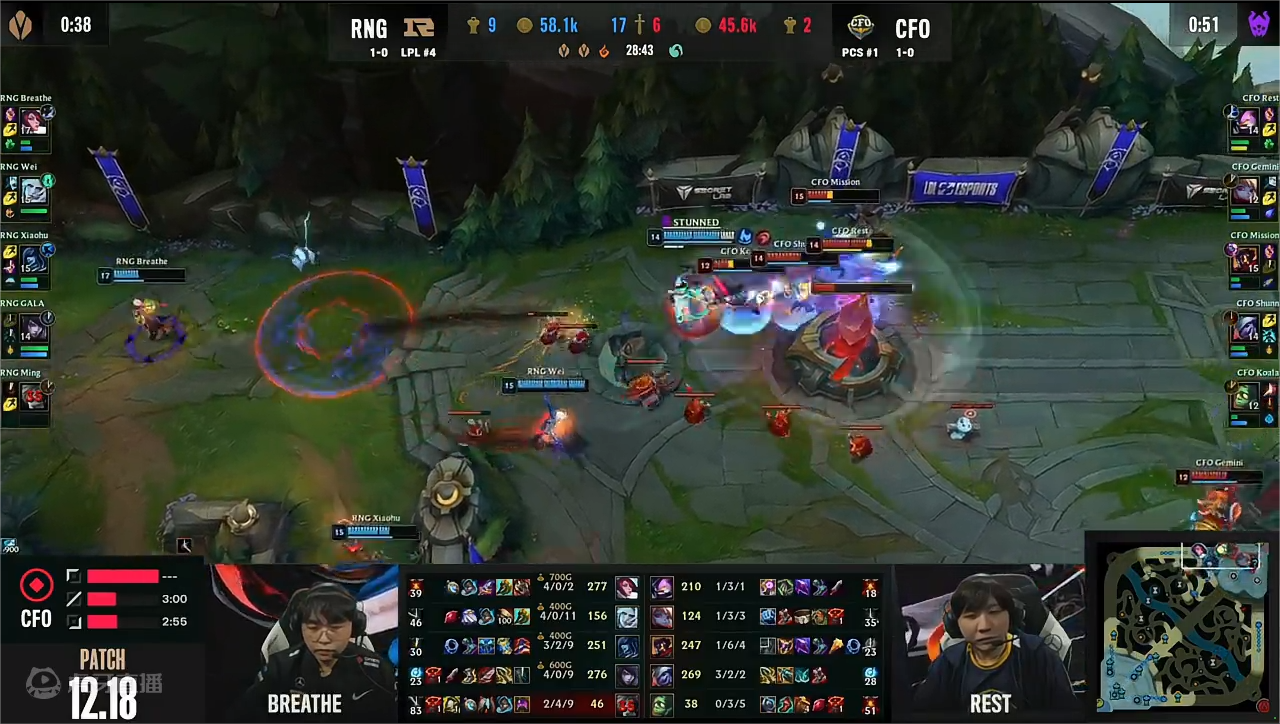Click the RNG team logo in scoreboard
Screen dimensions: 1280x724
418,27
